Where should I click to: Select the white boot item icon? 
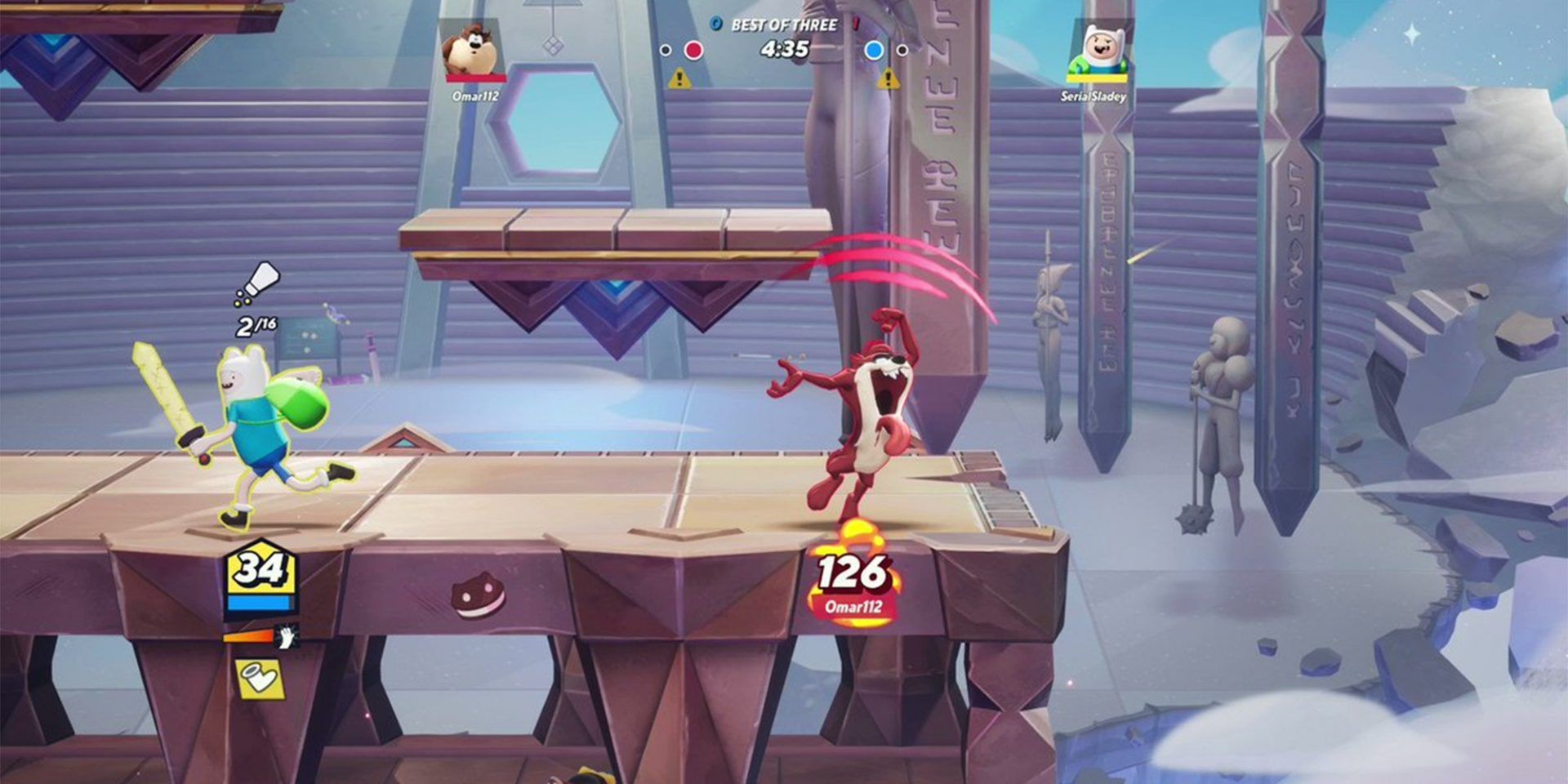point(261,679)
